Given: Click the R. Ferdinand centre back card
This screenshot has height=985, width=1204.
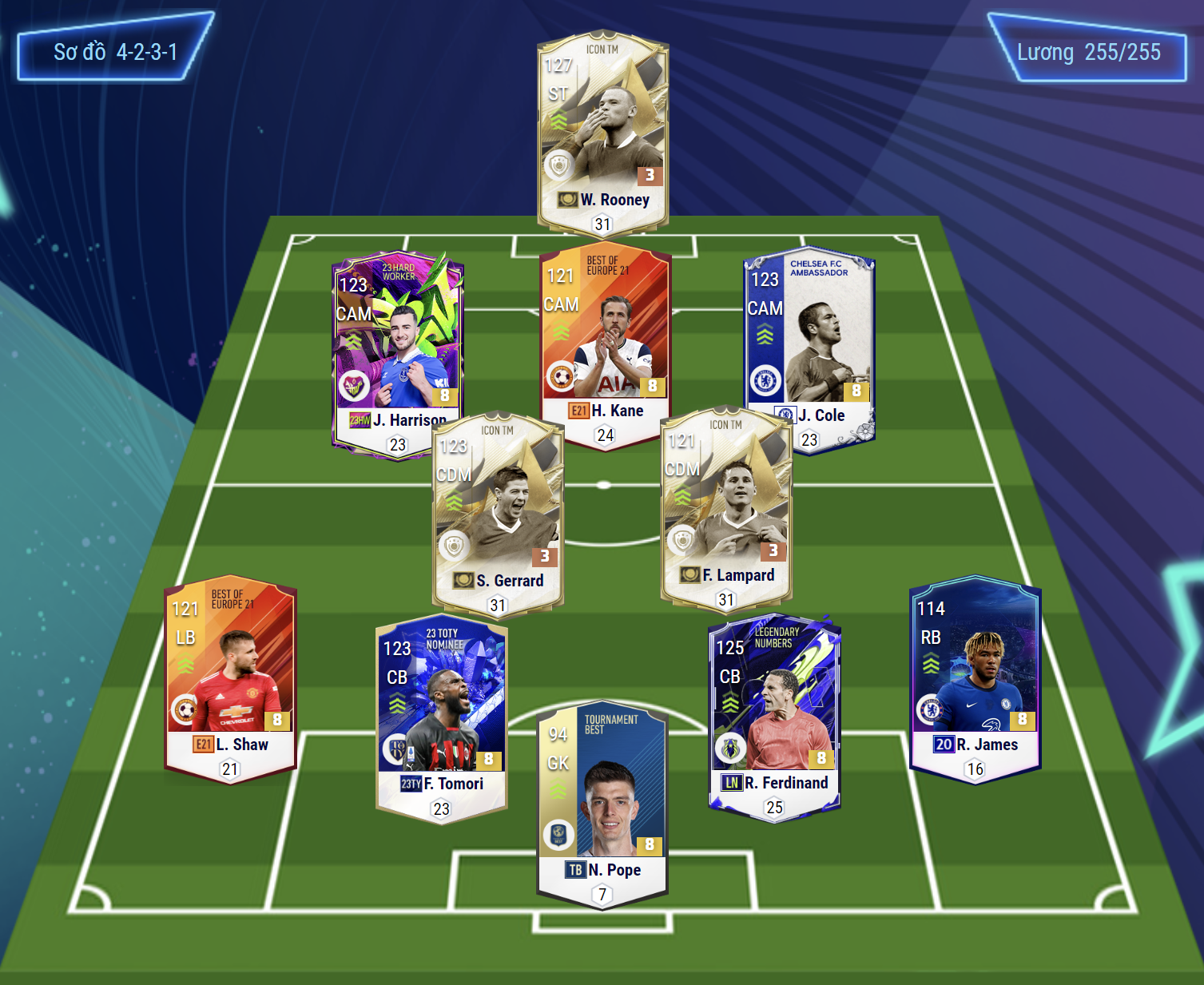Looking at the screenshot, I should click(773, 713).
